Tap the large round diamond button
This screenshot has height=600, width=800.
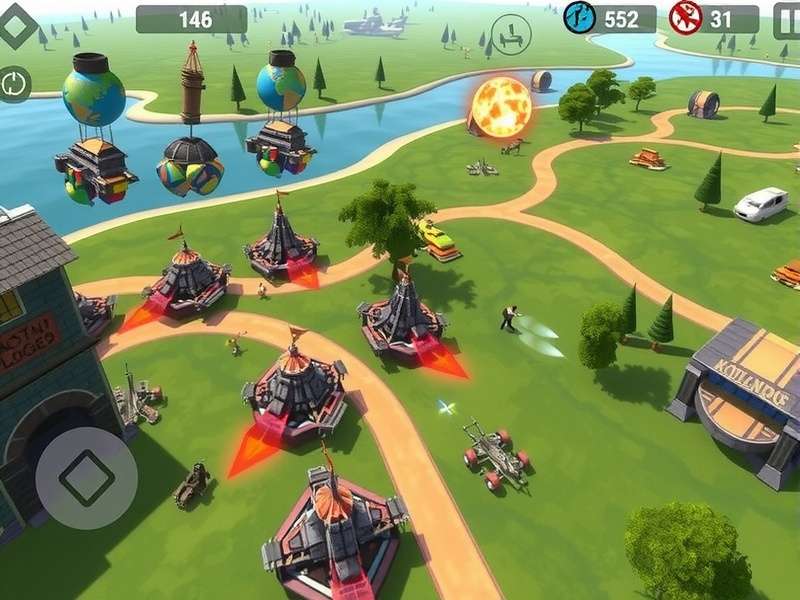(x=86, y=478)
